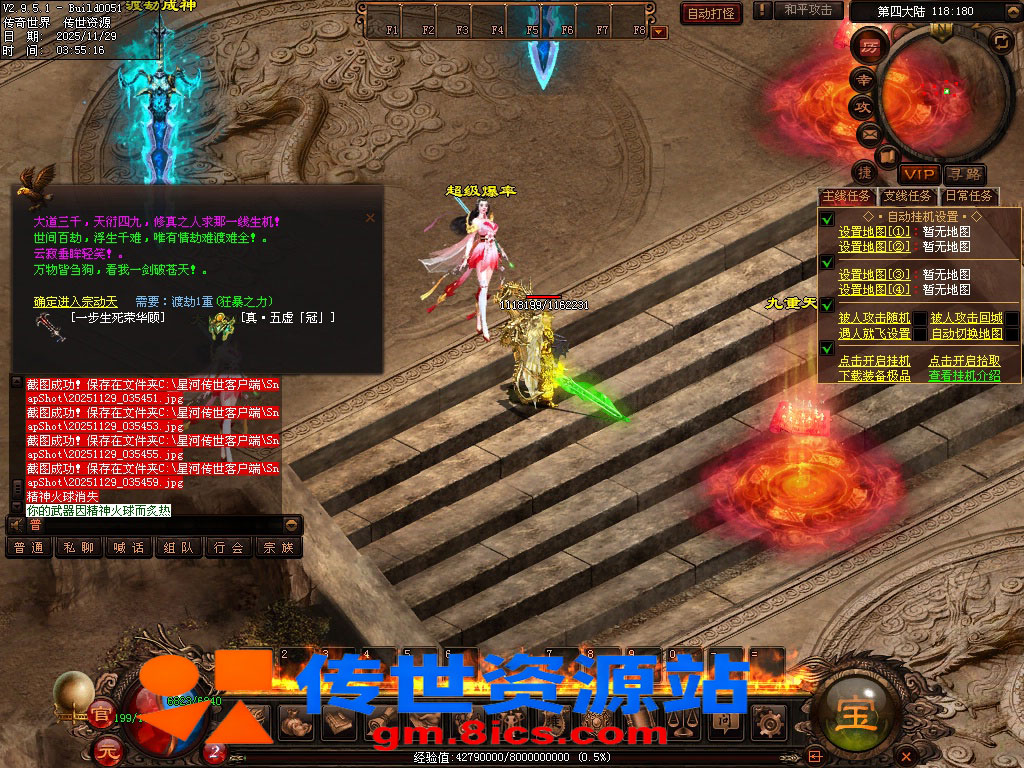Switch to the 主线任务 tab

coord(846,196)
